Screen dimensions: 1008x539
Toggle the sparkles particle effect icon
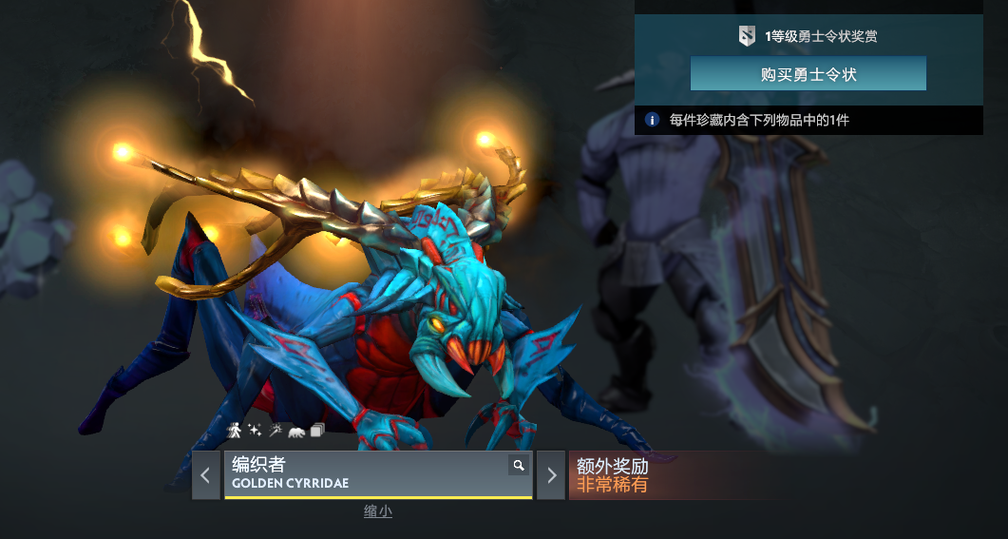click(x=255, y=430)
